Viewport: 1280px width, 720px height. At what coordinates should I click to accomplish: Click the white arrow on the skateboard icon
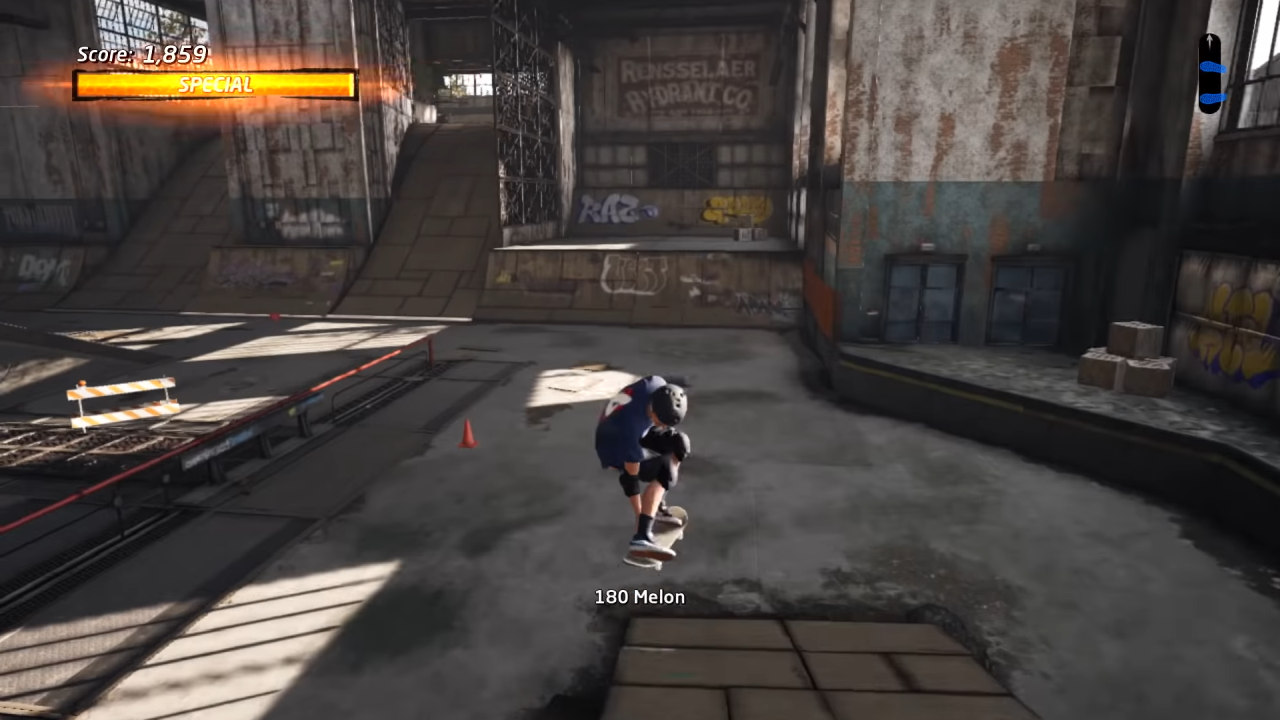[1209, 41]
